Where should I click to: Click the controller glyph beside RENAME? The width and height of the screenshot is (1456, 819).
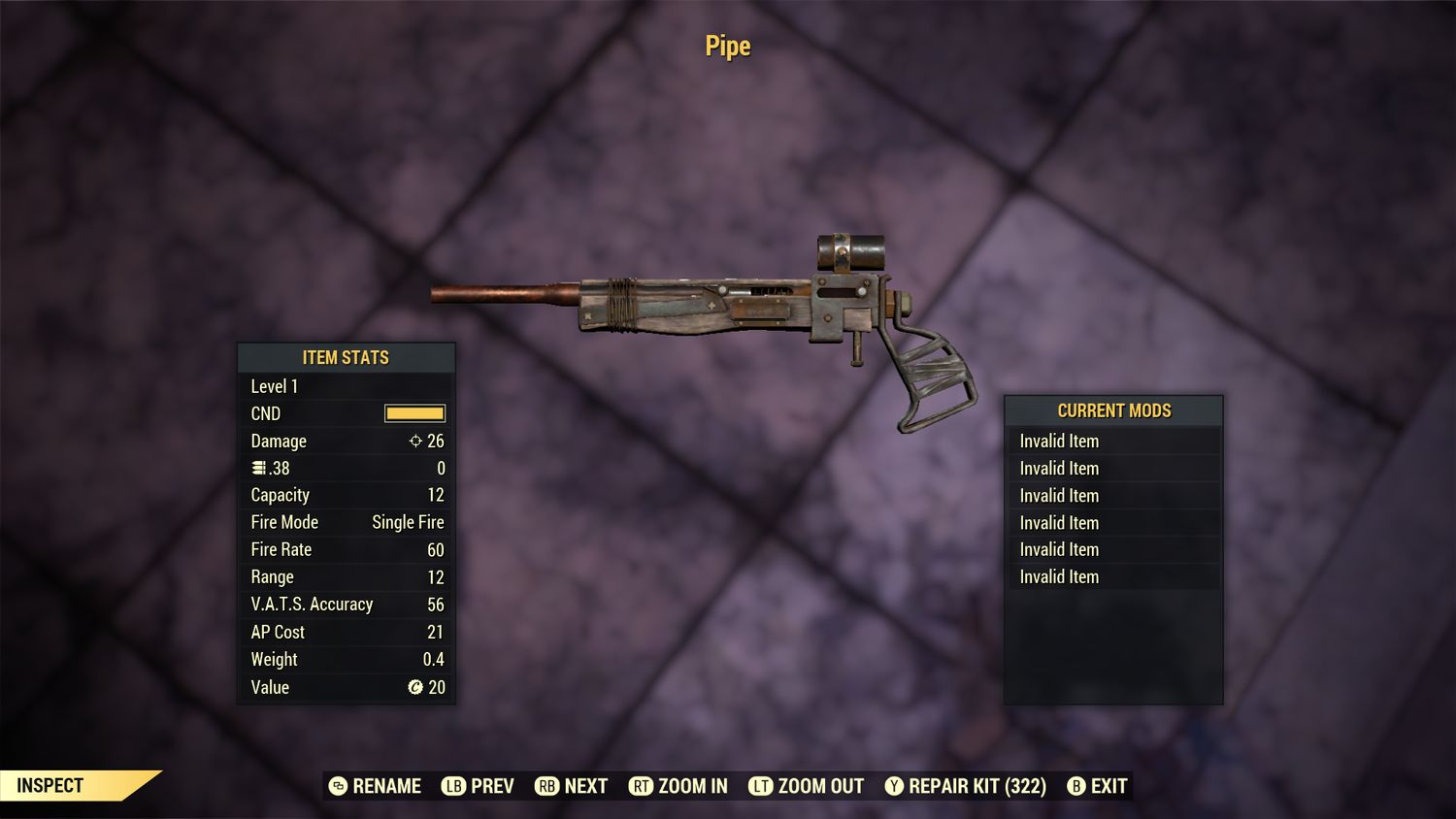(339, 786)
